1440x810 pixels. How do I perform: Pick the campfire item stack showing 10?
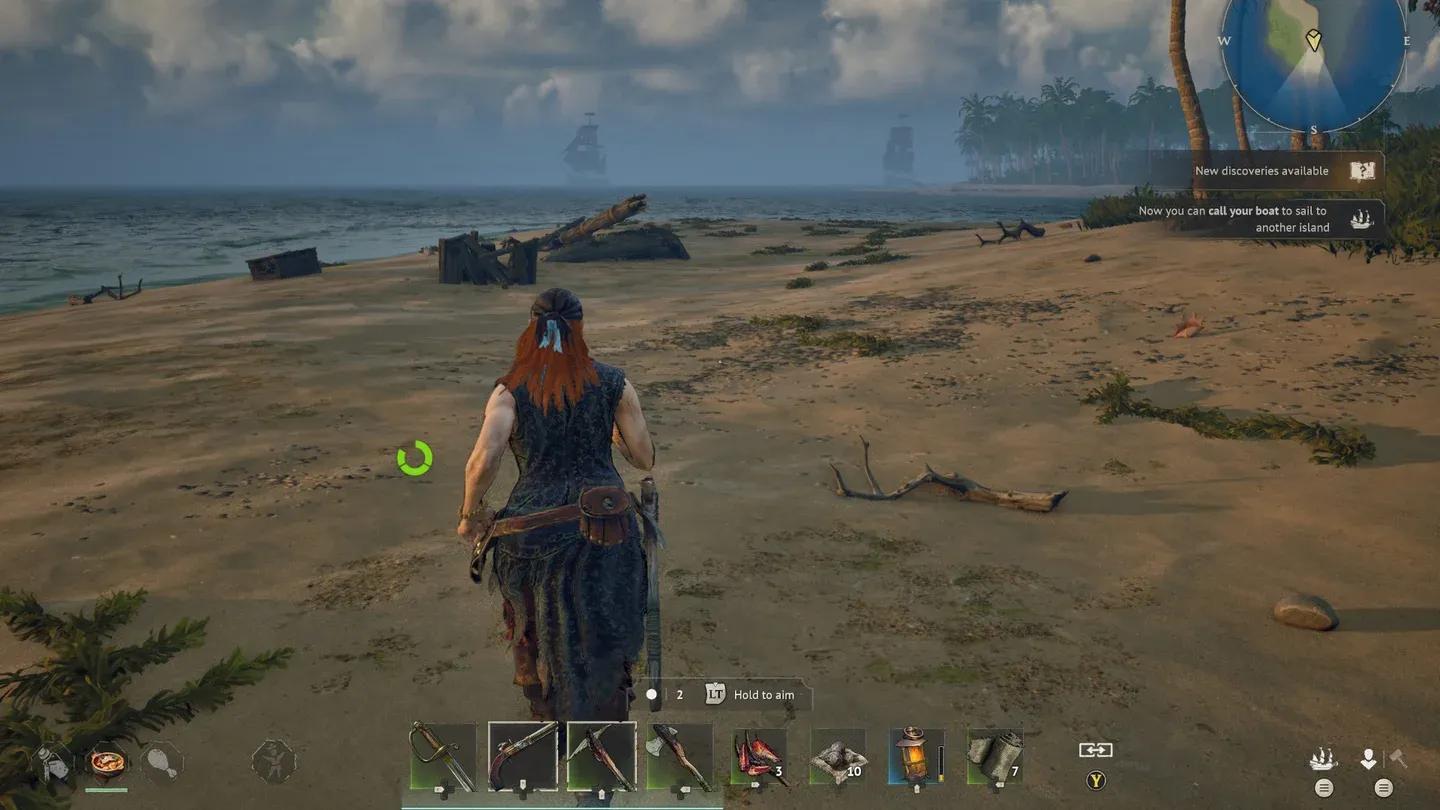point(836,757)
